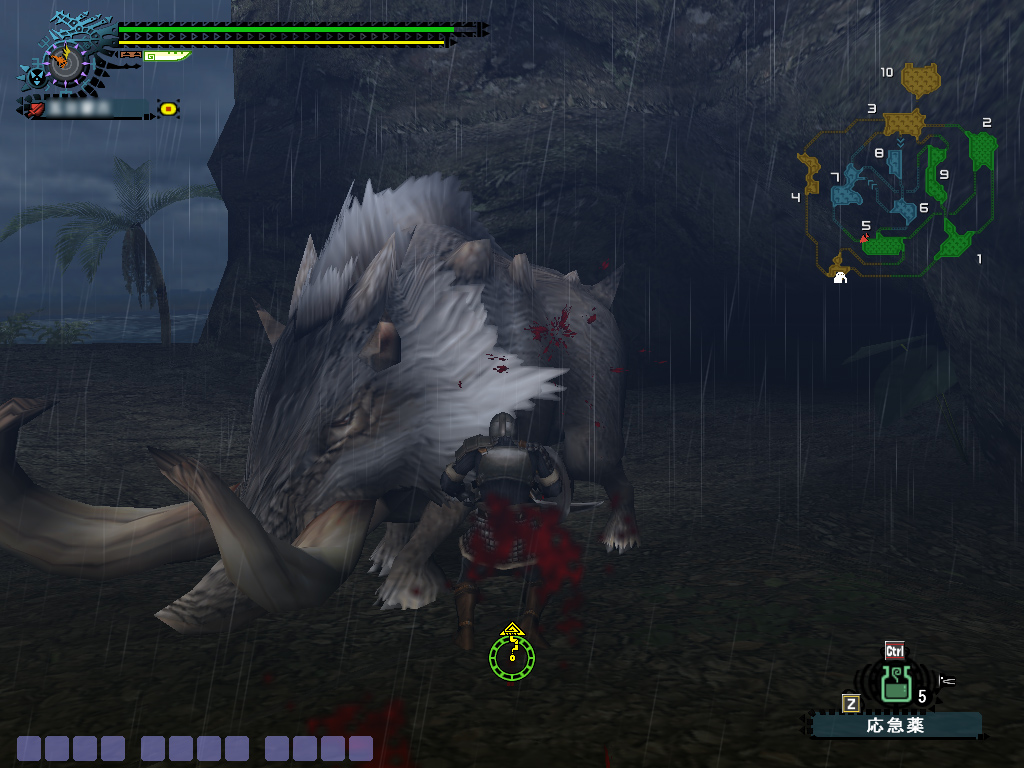The width and height of the screenshot is (1024, 768).
Task: Click the yellow status icon beside player name
Action: (168, 108)
